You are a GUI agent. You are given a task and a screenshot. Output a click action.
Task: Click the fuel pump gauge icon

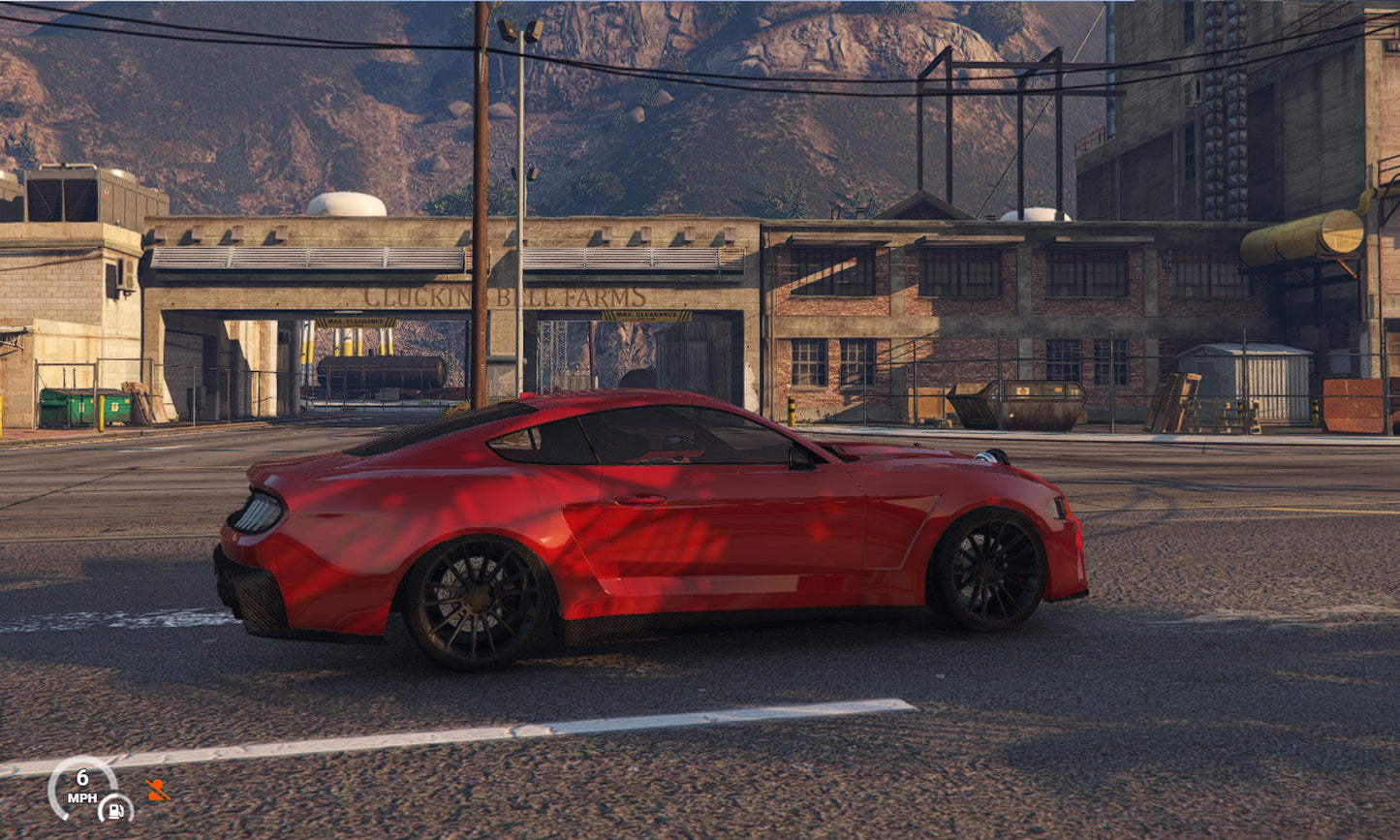click(115, 808)
